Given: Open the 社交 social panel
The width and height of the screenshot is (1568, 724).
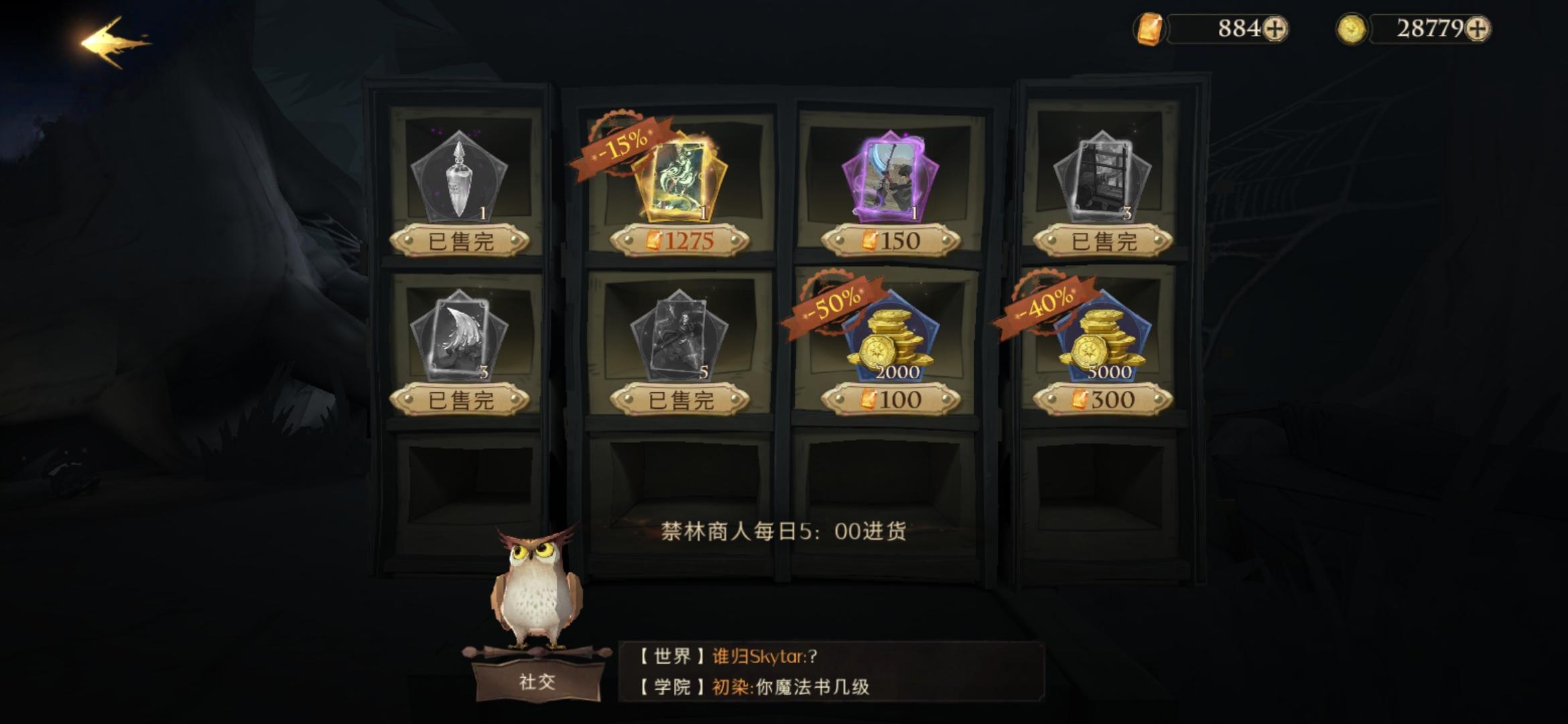Looking at the screenshot, I should pos(537,680).
